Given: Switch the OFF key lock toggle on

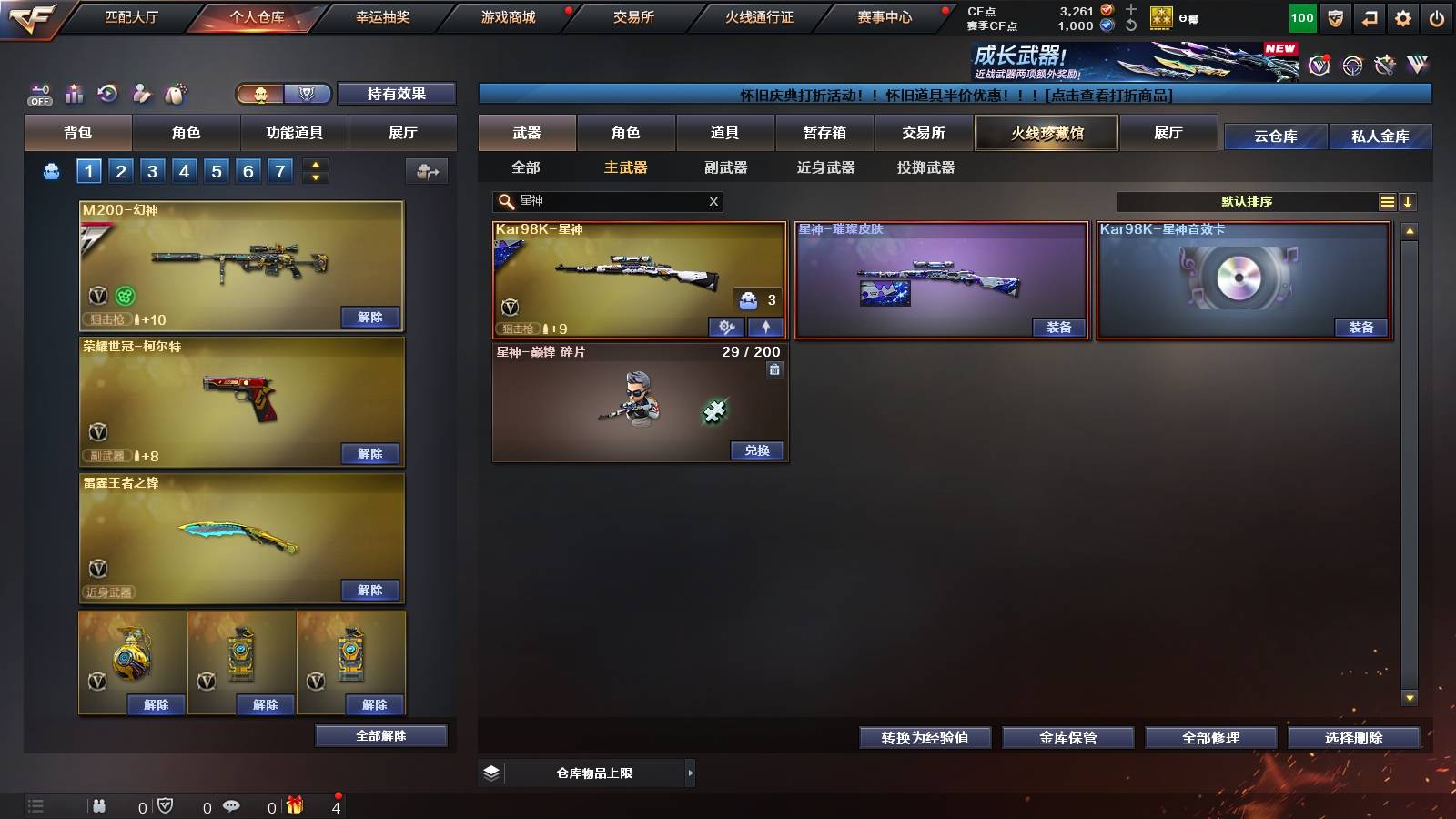Looking at the screenshot, I should tap(38, 94).
